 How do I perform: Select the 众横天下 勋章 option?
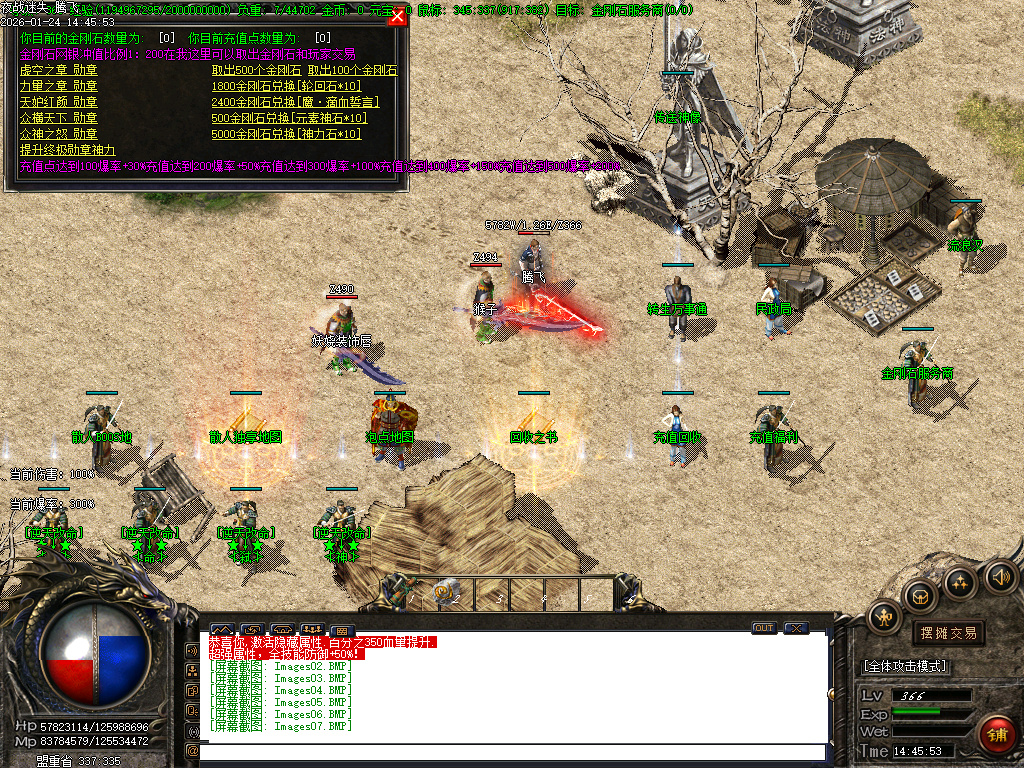pos(58,118)
